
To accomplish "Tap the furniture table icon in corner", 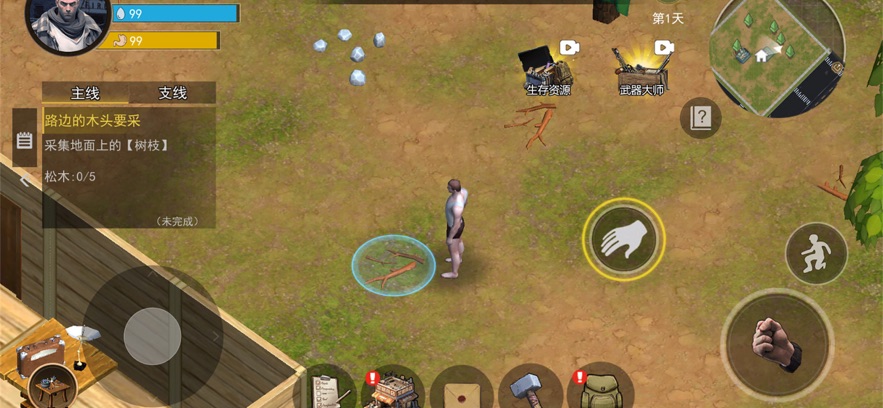I will [x=52, y=385].
